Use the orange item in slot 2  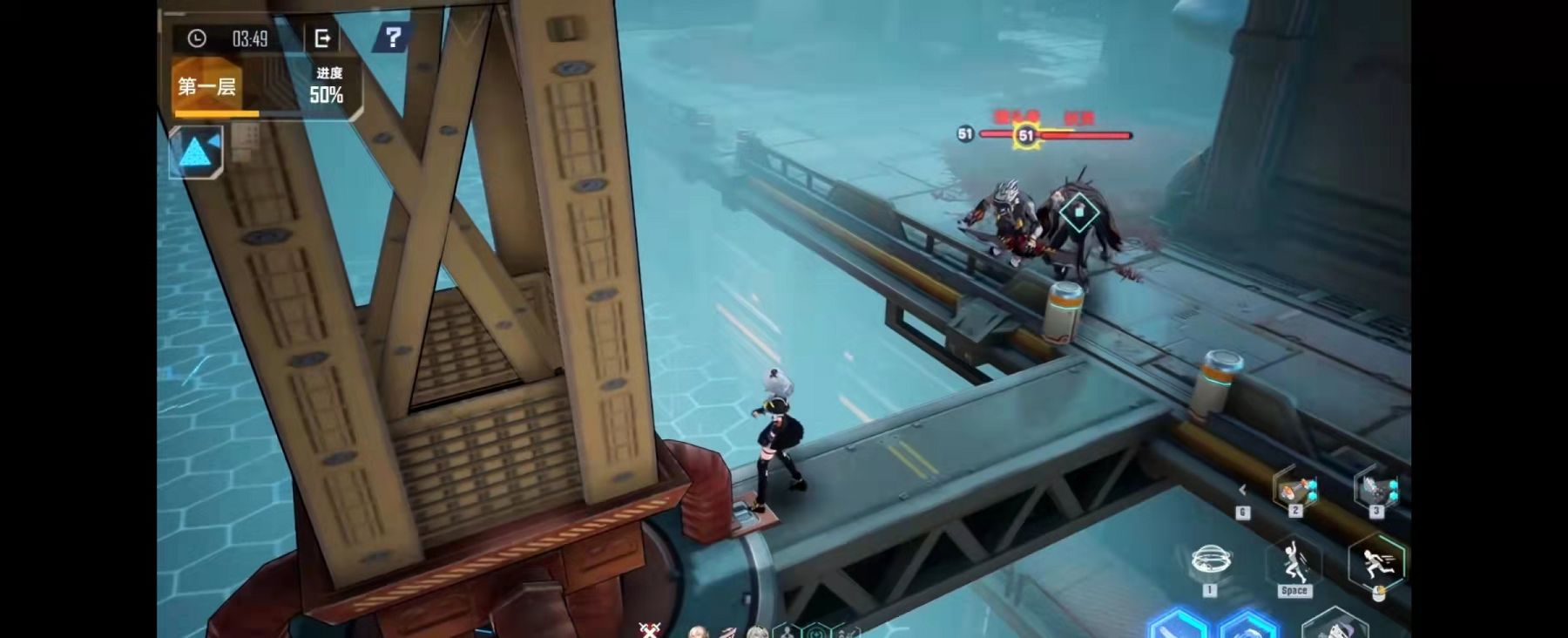tap(1295, 490)
